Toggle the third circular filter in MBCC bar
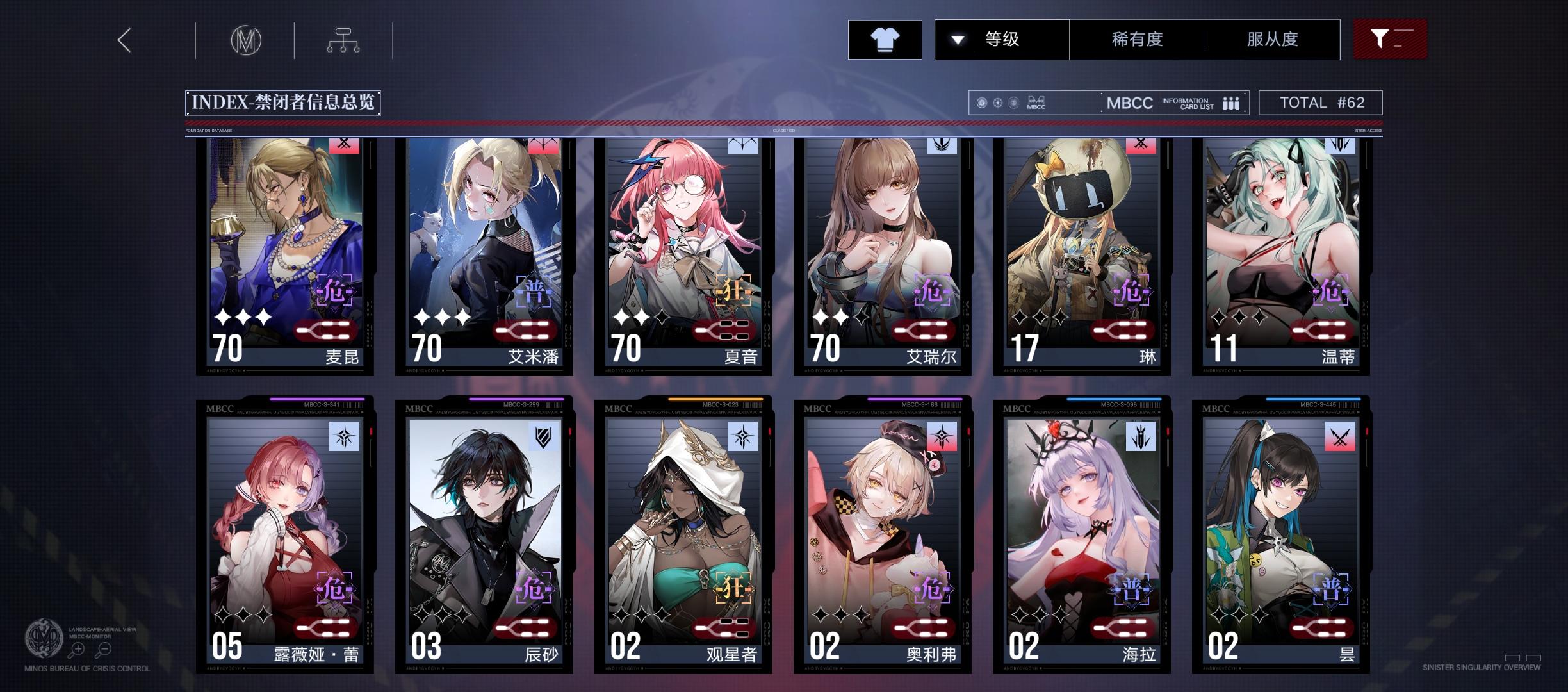The height and width of the screenshot is (692, 1568). (x=1015, y=101)
